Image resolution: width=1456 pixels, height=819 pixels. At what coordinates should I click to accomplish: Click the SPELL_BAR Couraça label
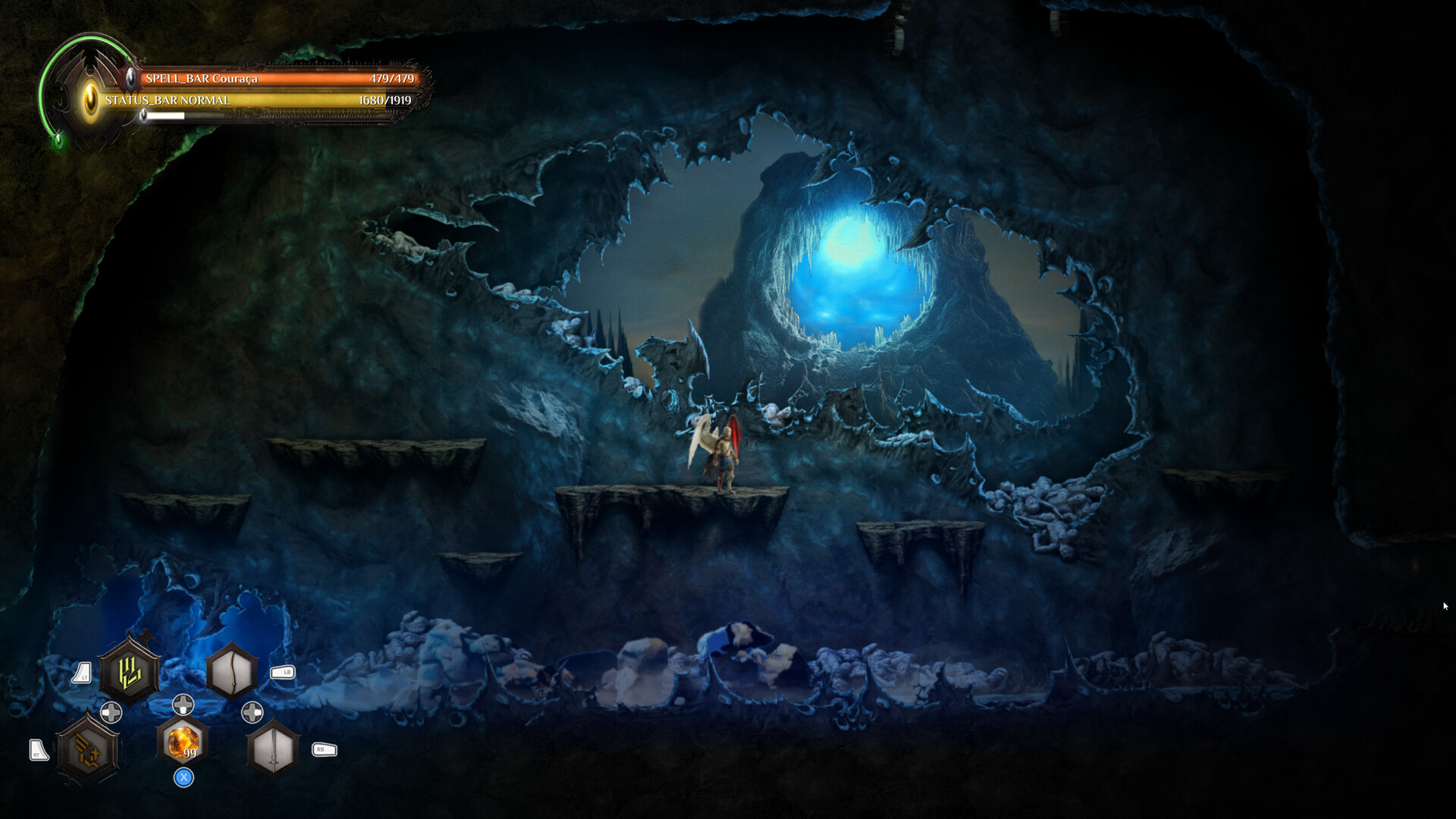pyautogui.click(x=201, y=79)
